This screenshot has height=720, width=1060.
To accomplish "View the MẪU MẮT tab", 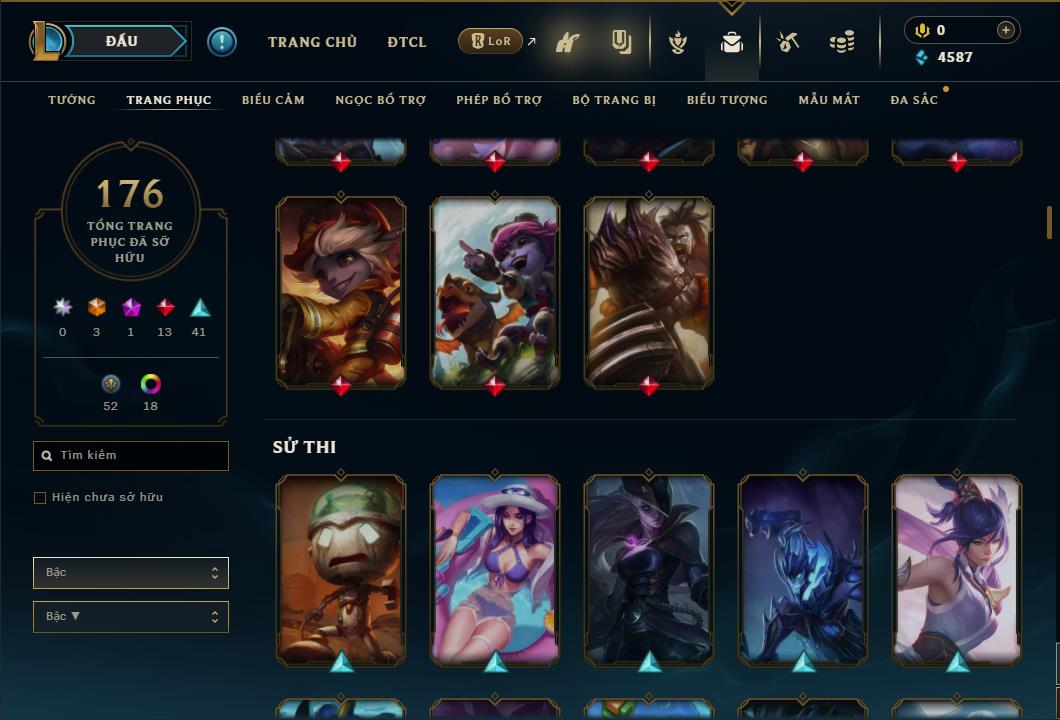I will [829, 100].
